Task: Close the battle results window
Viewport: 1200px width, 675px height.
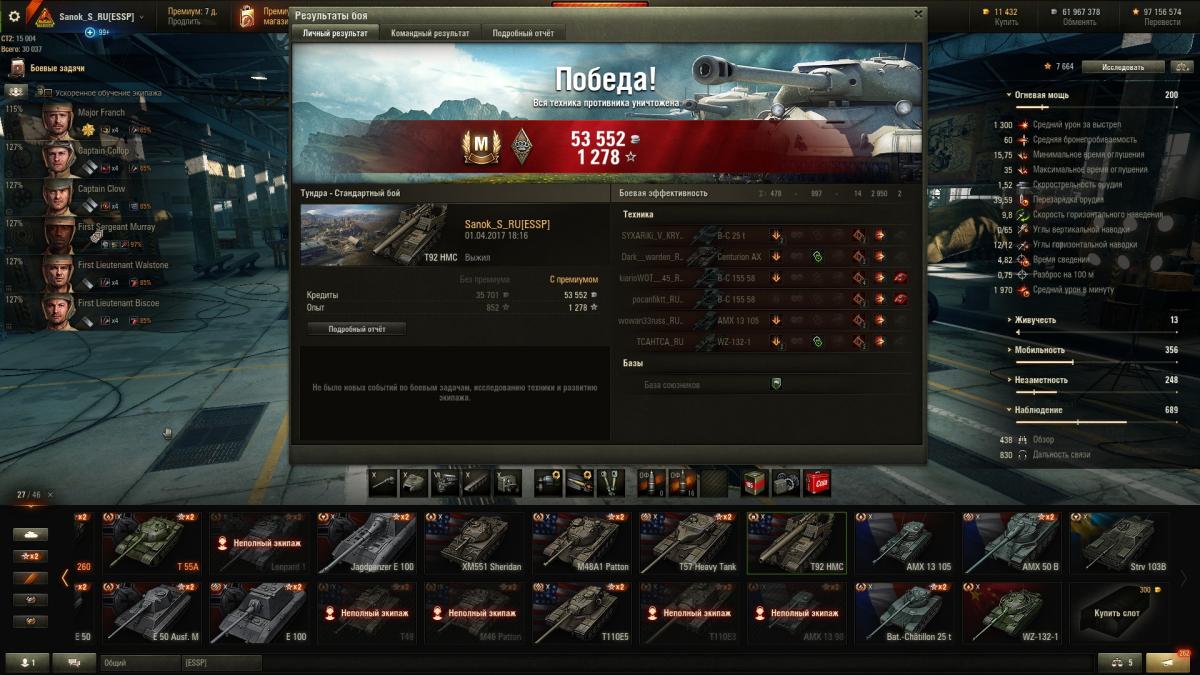Action: [918, 14]
